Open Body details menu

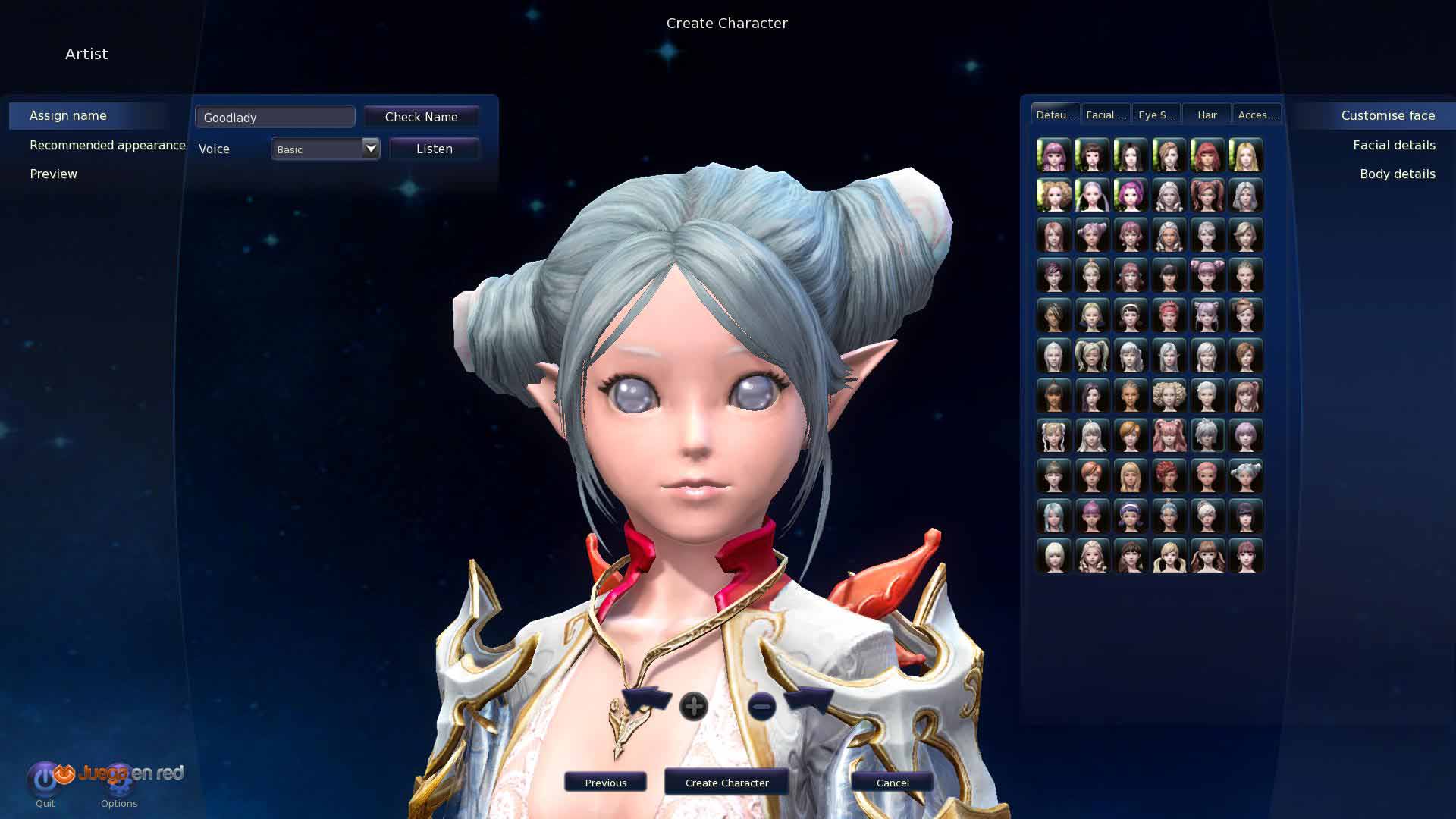1397,174
